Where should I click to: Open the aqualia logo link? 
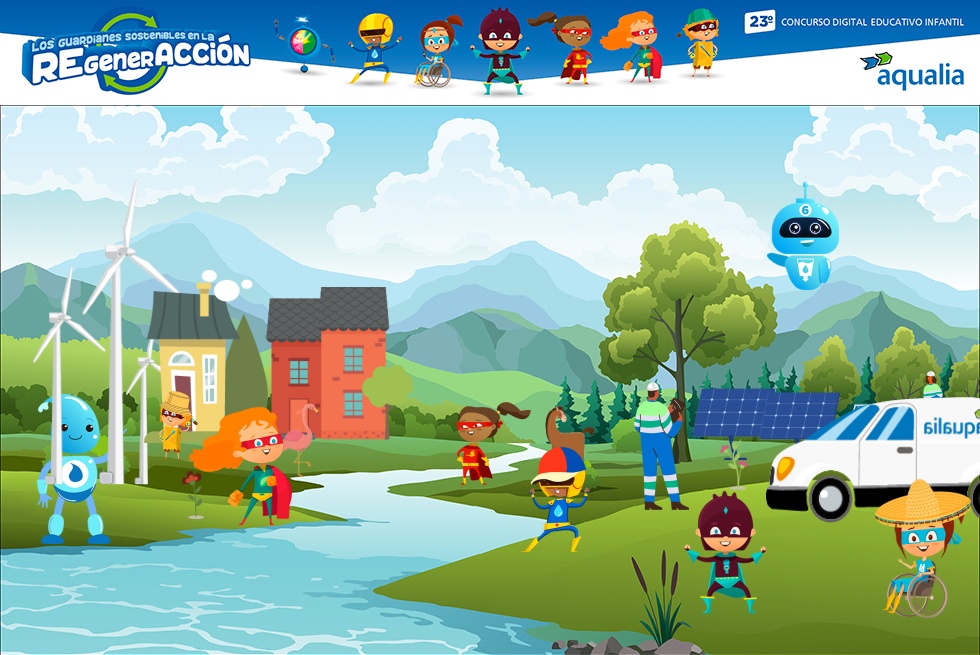tap(911, 70)
